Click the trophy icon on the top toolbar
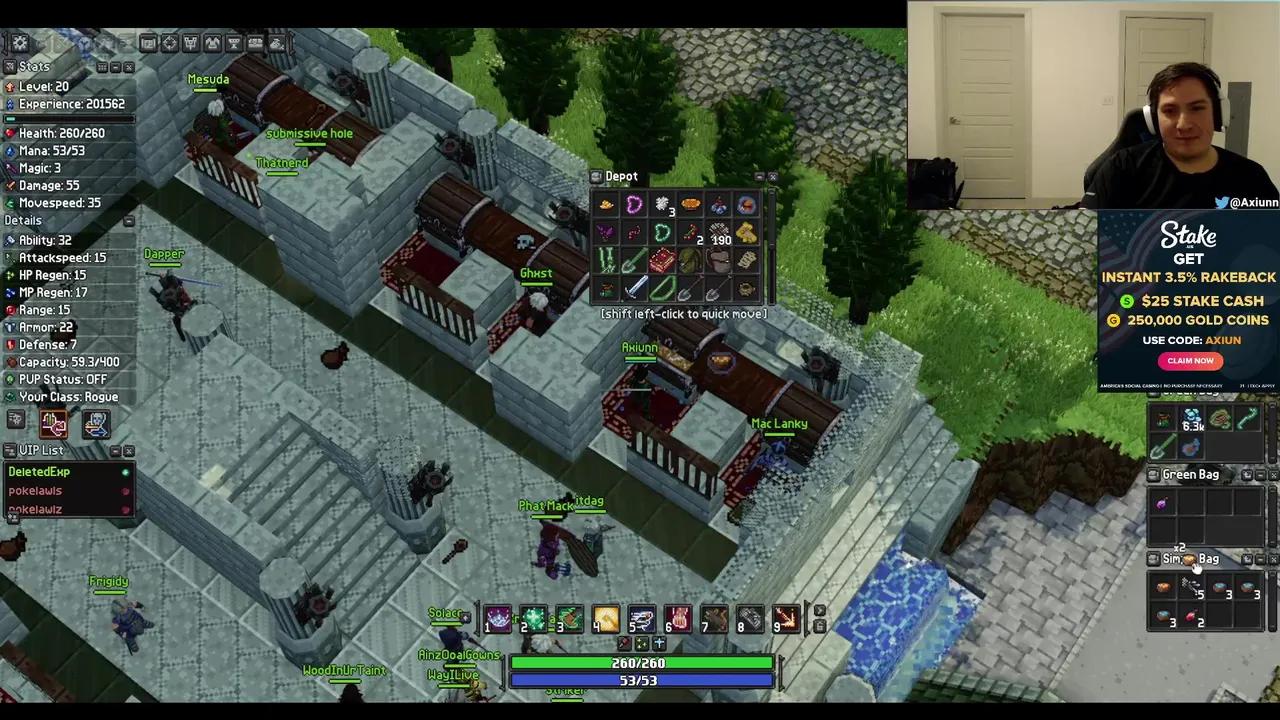 coord(234,43)
